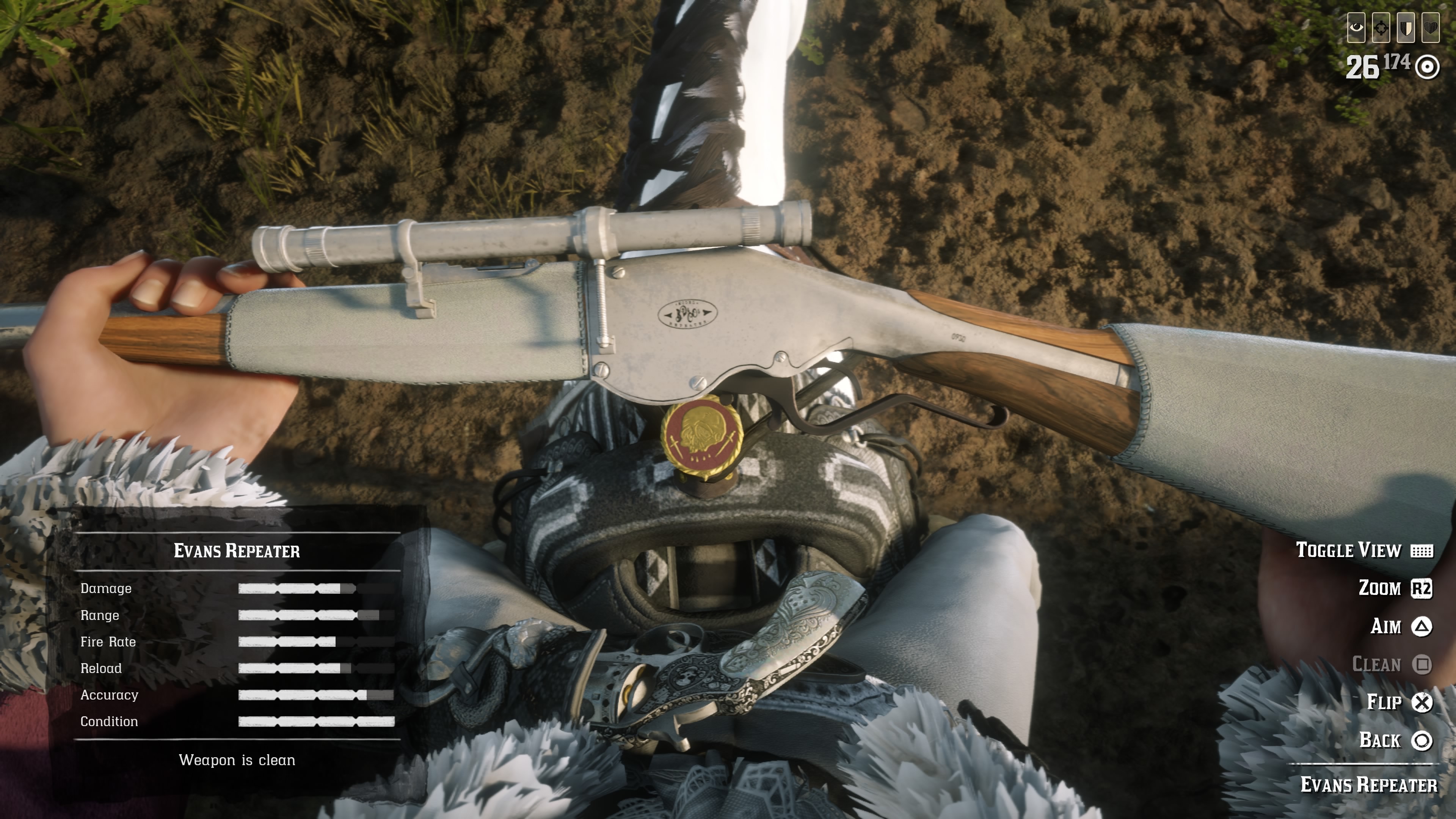
Task: Select the eye ability card
Action: click(x=1356, y=28)
